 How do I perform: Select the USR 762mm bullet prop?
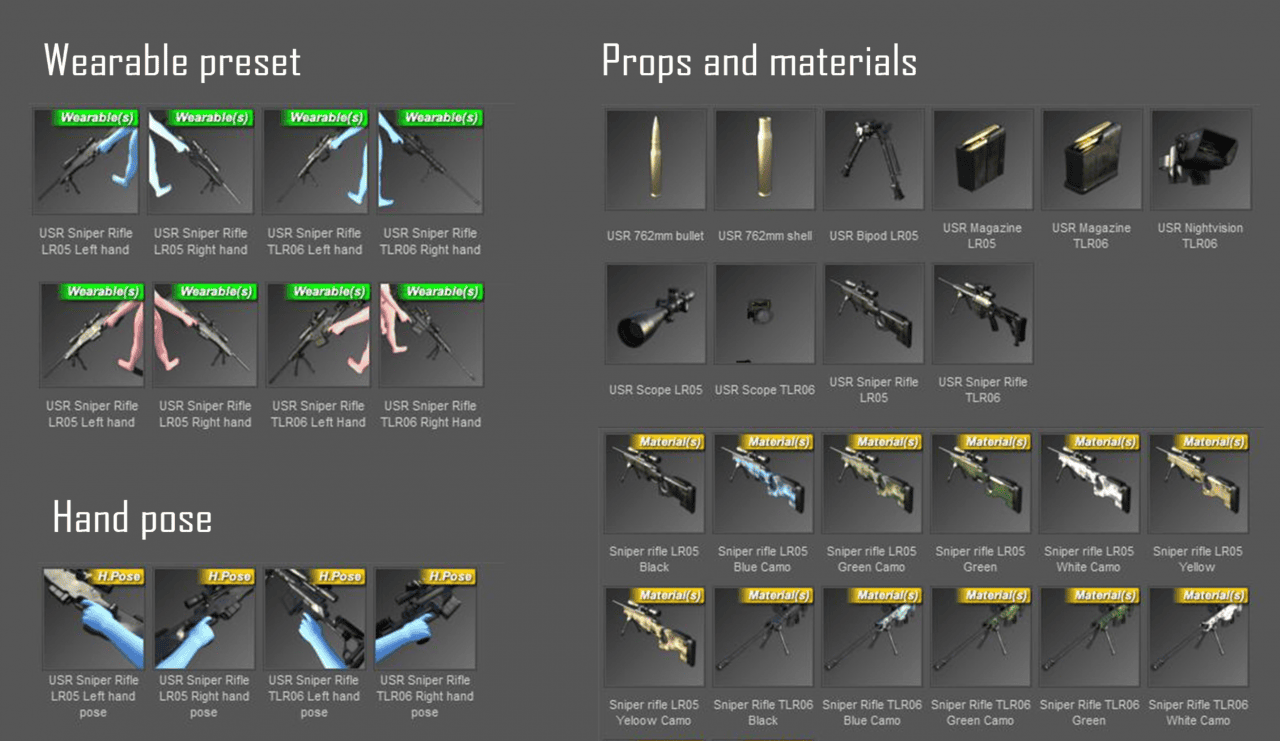point(654,159)
